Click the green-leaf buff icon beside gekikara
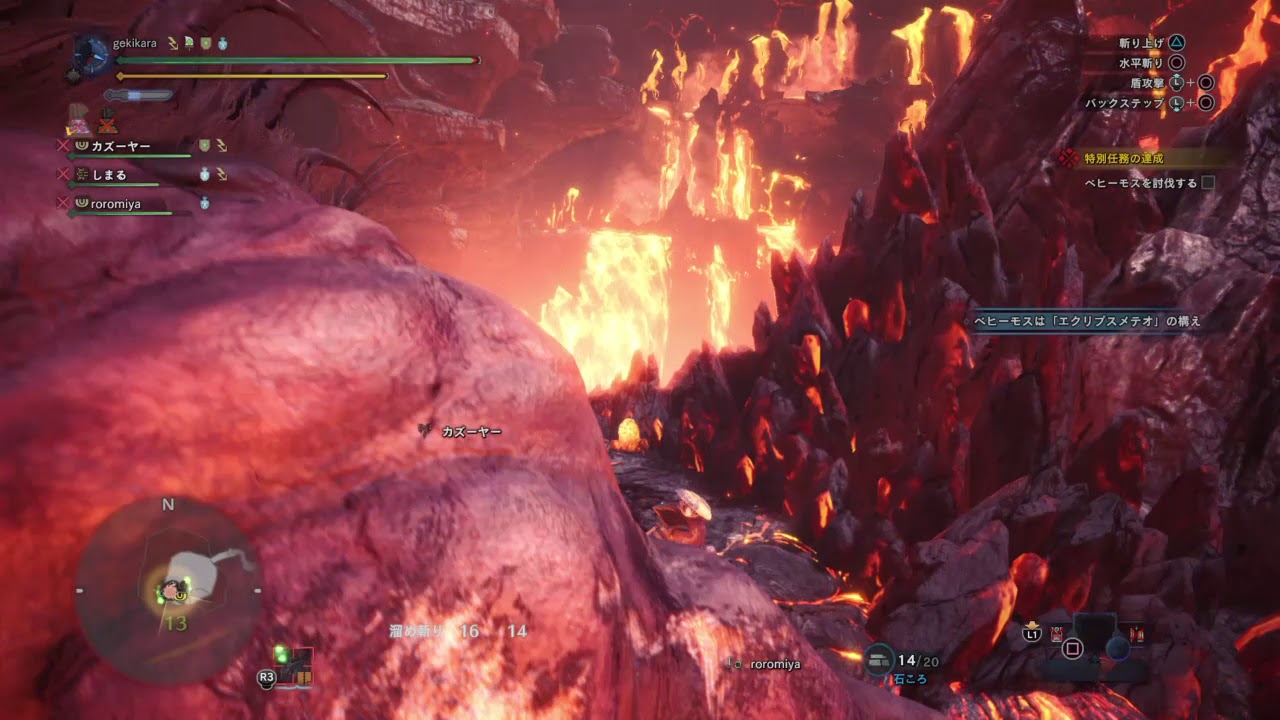The width and height of the screenshot is (1280, 720). point(188,44)
